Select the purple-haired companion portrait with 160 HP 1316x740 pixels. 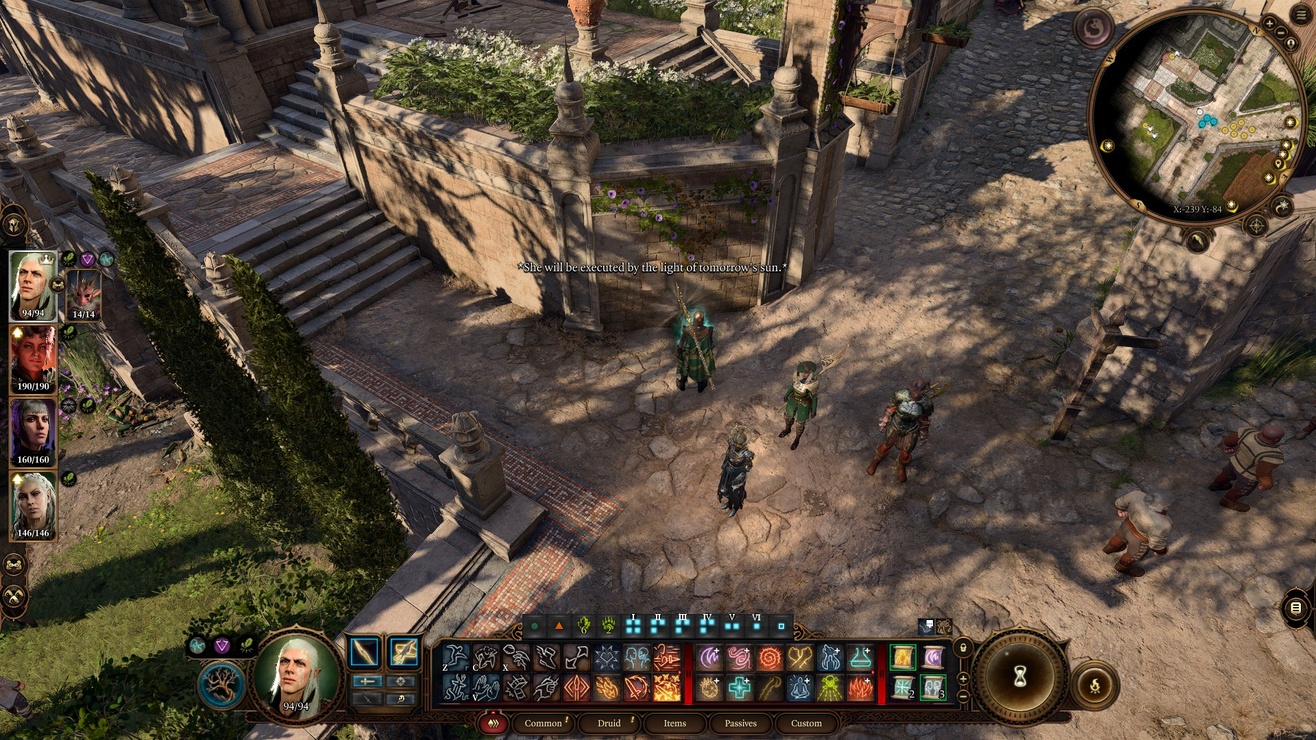point(33,433)
